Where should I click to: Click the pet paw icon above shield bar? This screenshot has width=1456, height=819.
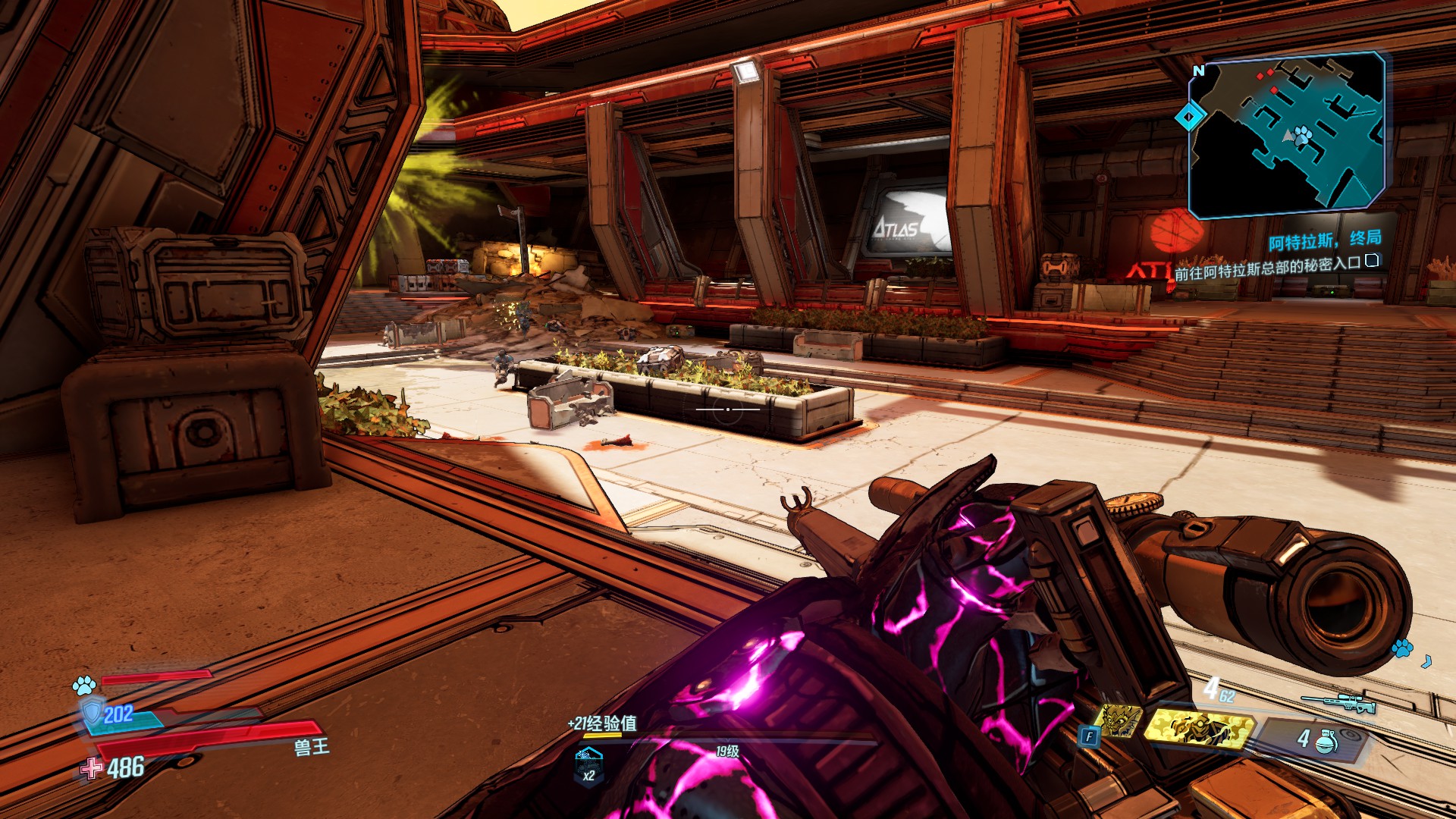point(83,686)
